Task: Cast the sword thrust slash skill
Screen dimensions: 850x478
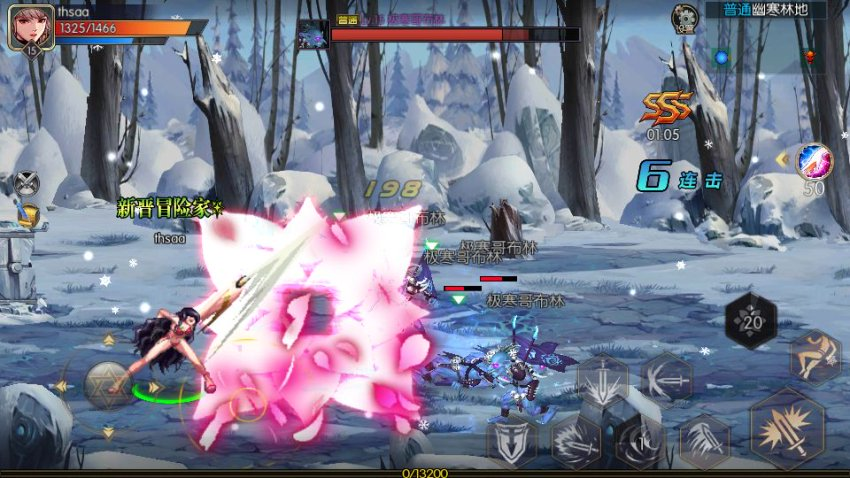Action: click(x=666, y=380)
